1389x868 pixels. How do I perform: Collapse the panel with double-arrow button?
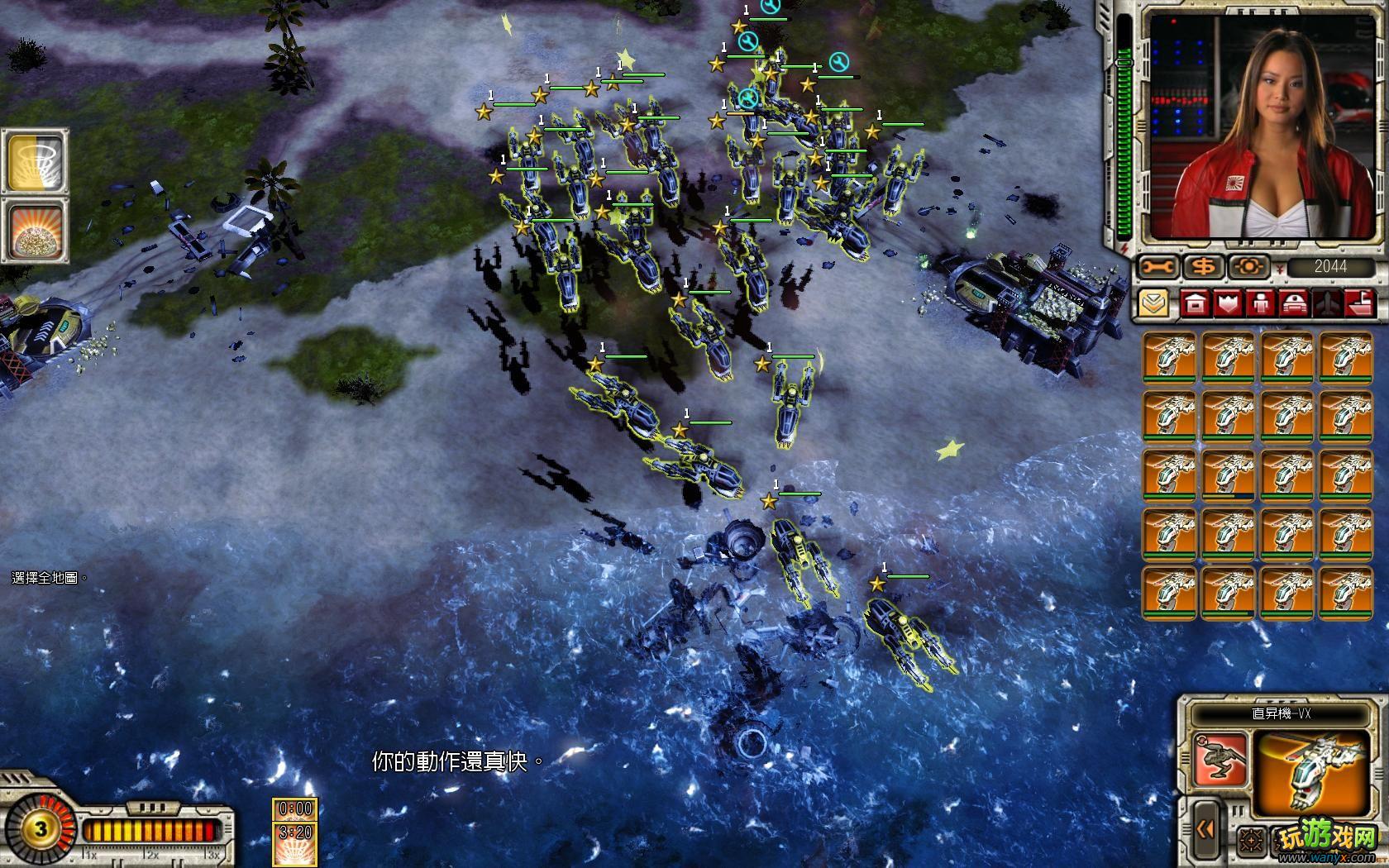[1205, 828]
